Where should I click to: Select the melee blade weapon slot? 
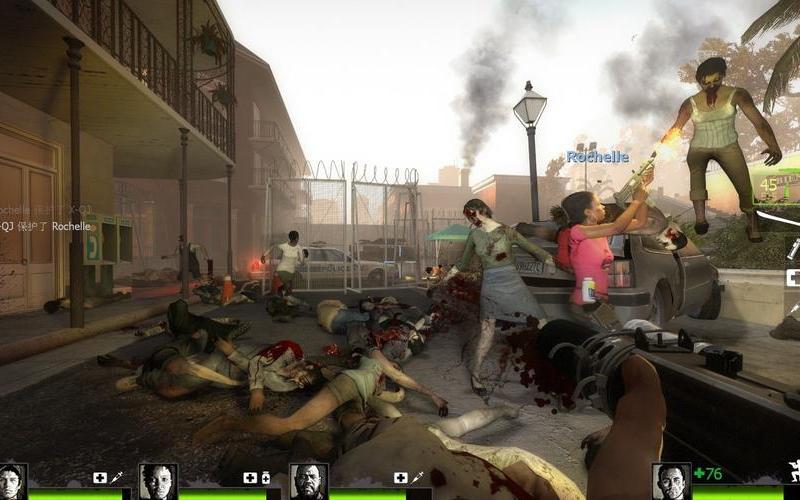click(x=782, y=216)
